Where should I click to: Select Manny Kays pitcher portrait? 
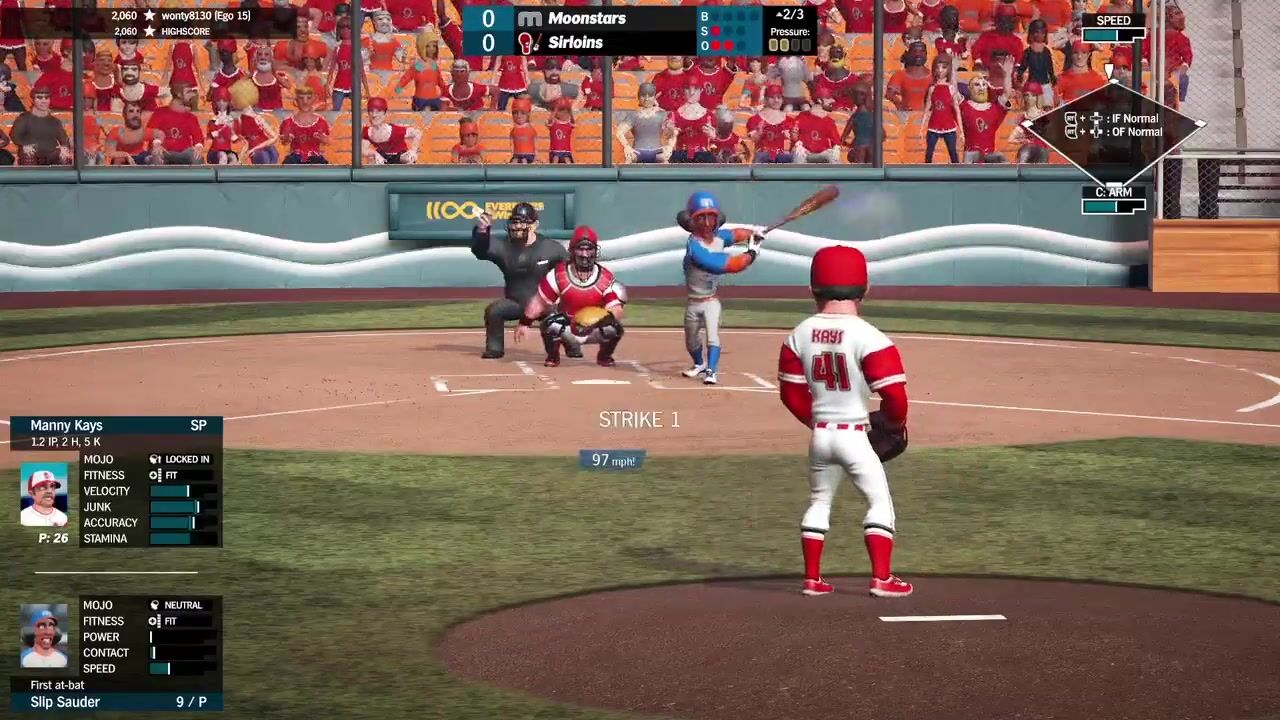(x=44, y=494)
